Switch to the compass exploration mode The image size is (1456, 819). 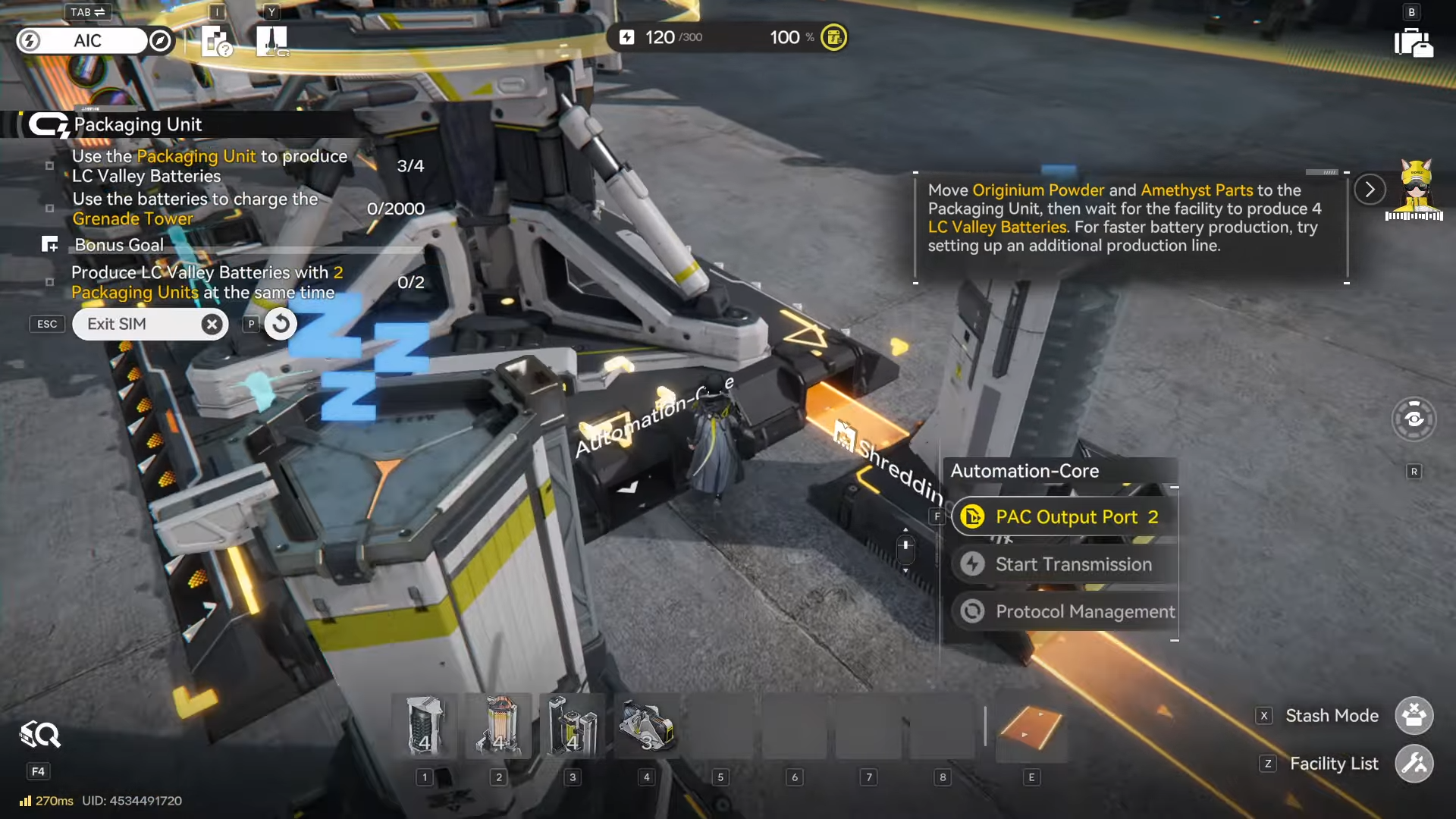click(160, 41)
